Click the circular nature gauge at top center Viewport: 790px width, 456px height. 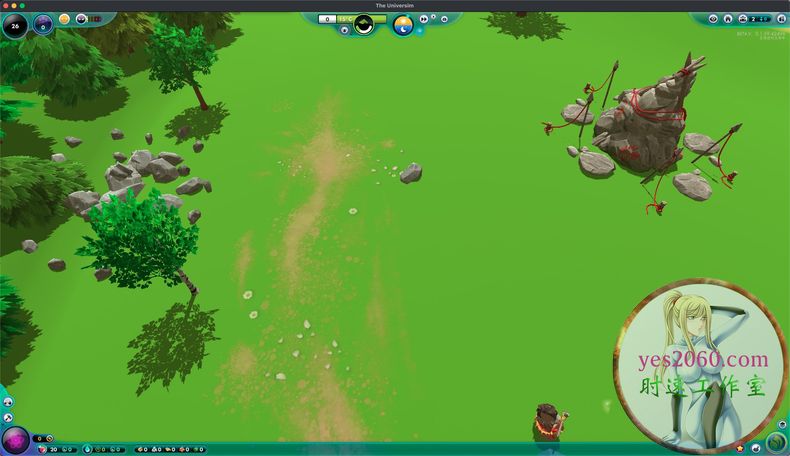pyautogui.click(x=362, y=24)
